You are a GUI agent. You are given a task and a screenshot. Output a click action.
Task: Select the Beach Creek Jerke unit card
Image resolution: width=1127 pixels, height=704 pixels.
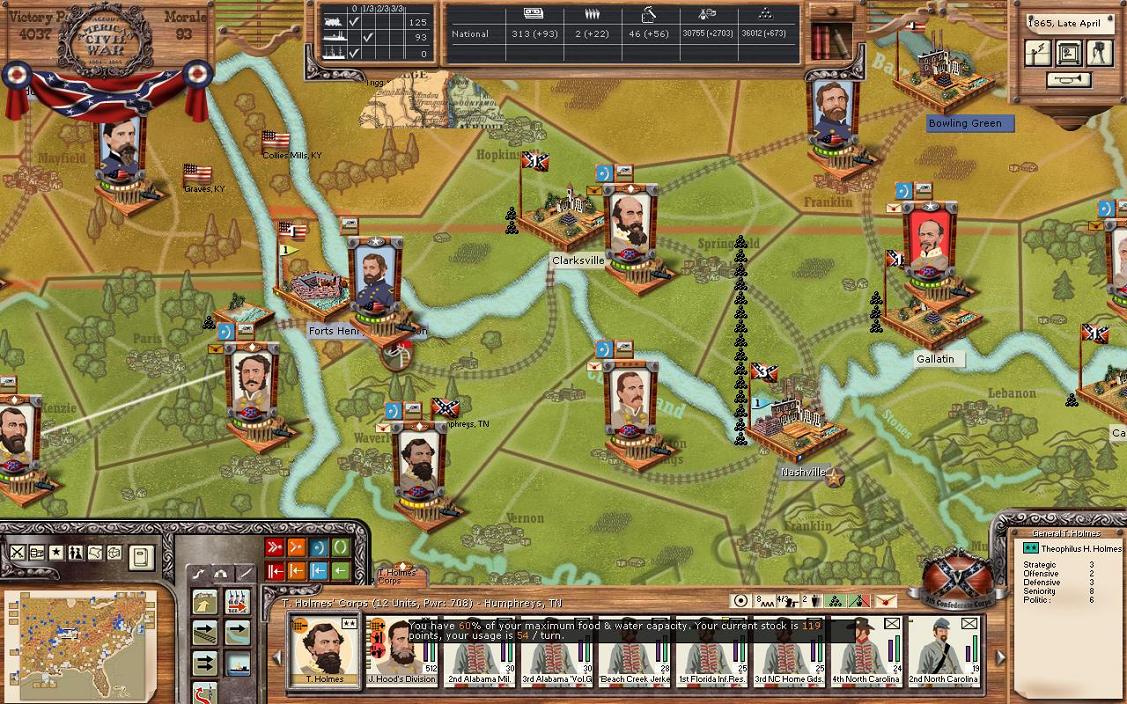click(x=634, y=650)
